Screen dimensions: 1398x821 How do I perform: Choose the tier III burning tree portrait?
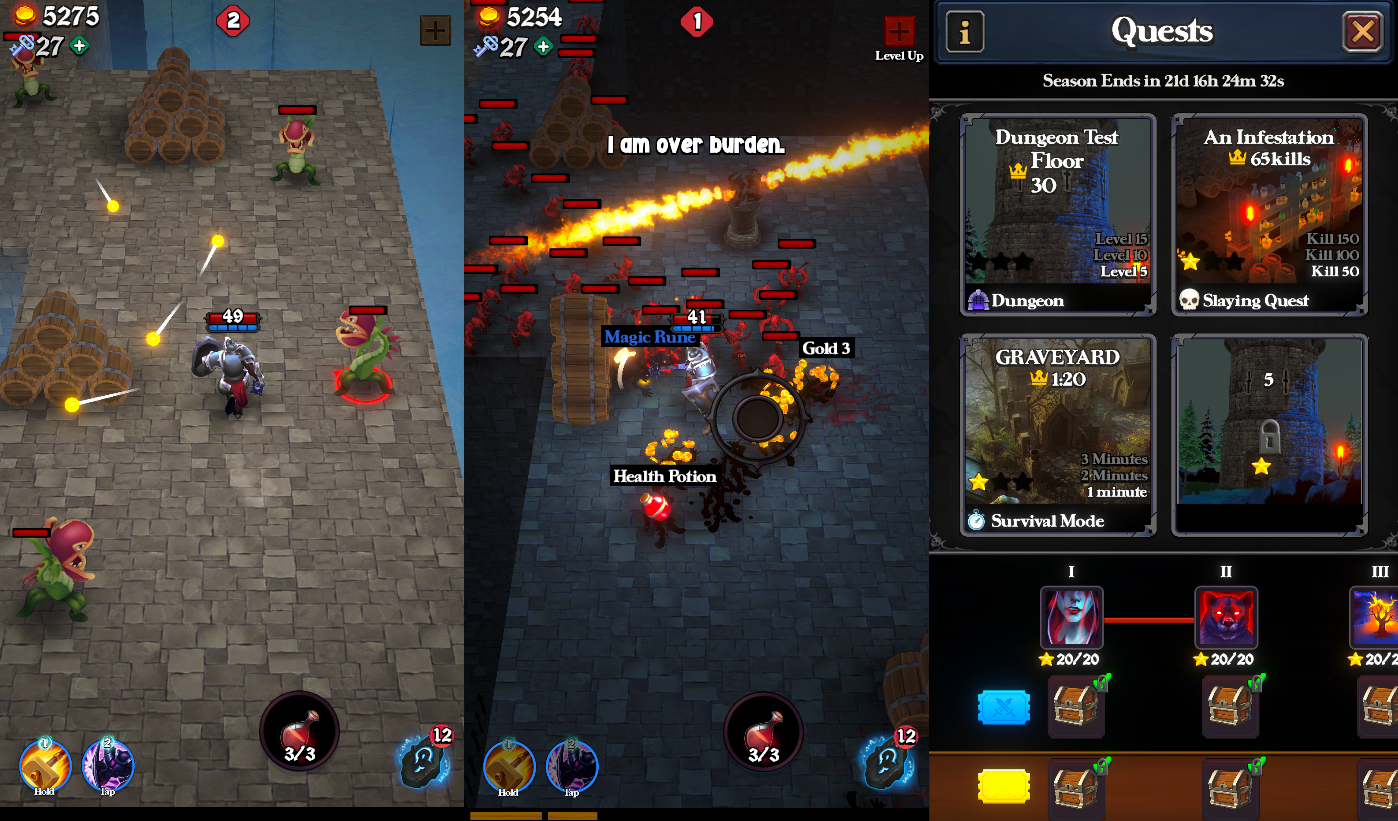tap(1374, 617)
